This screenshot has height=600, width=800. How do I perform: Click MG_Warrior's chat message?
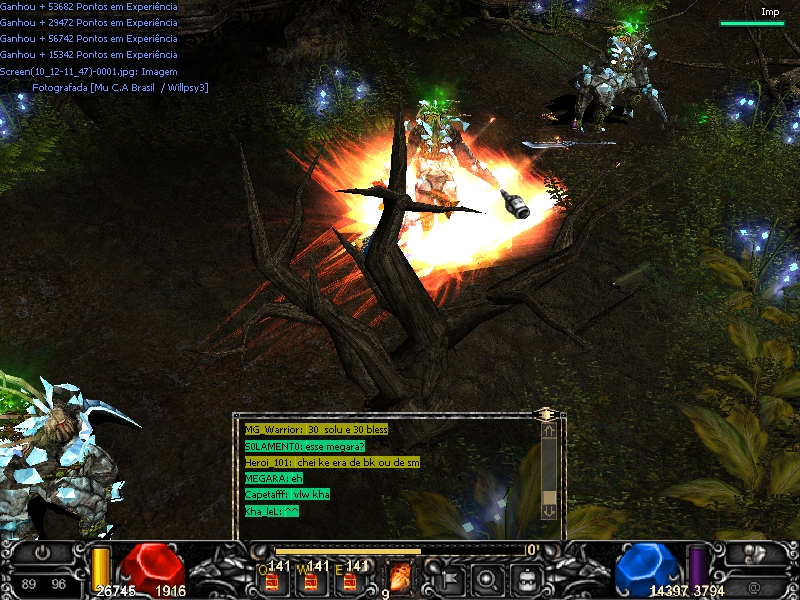coord(316,429)
